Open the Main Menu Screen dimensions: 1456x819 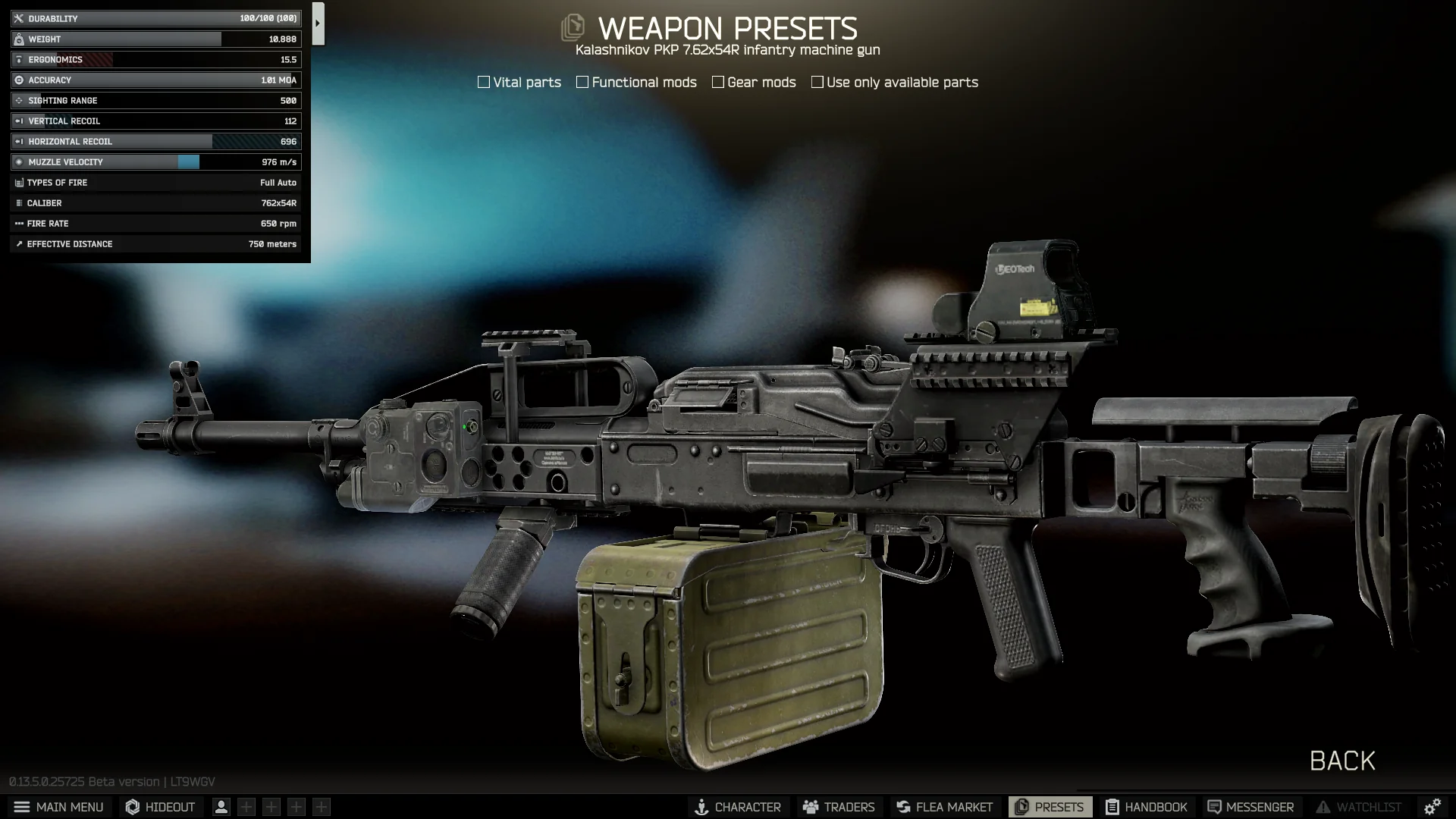pyautogui.click(x=58, y=807)
